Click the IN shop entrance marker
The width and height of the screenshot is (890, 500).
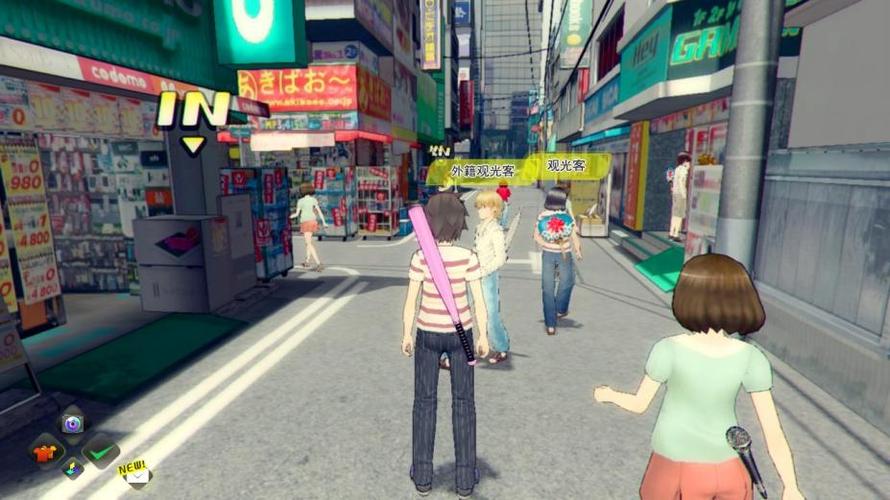(x=193, y=112)
